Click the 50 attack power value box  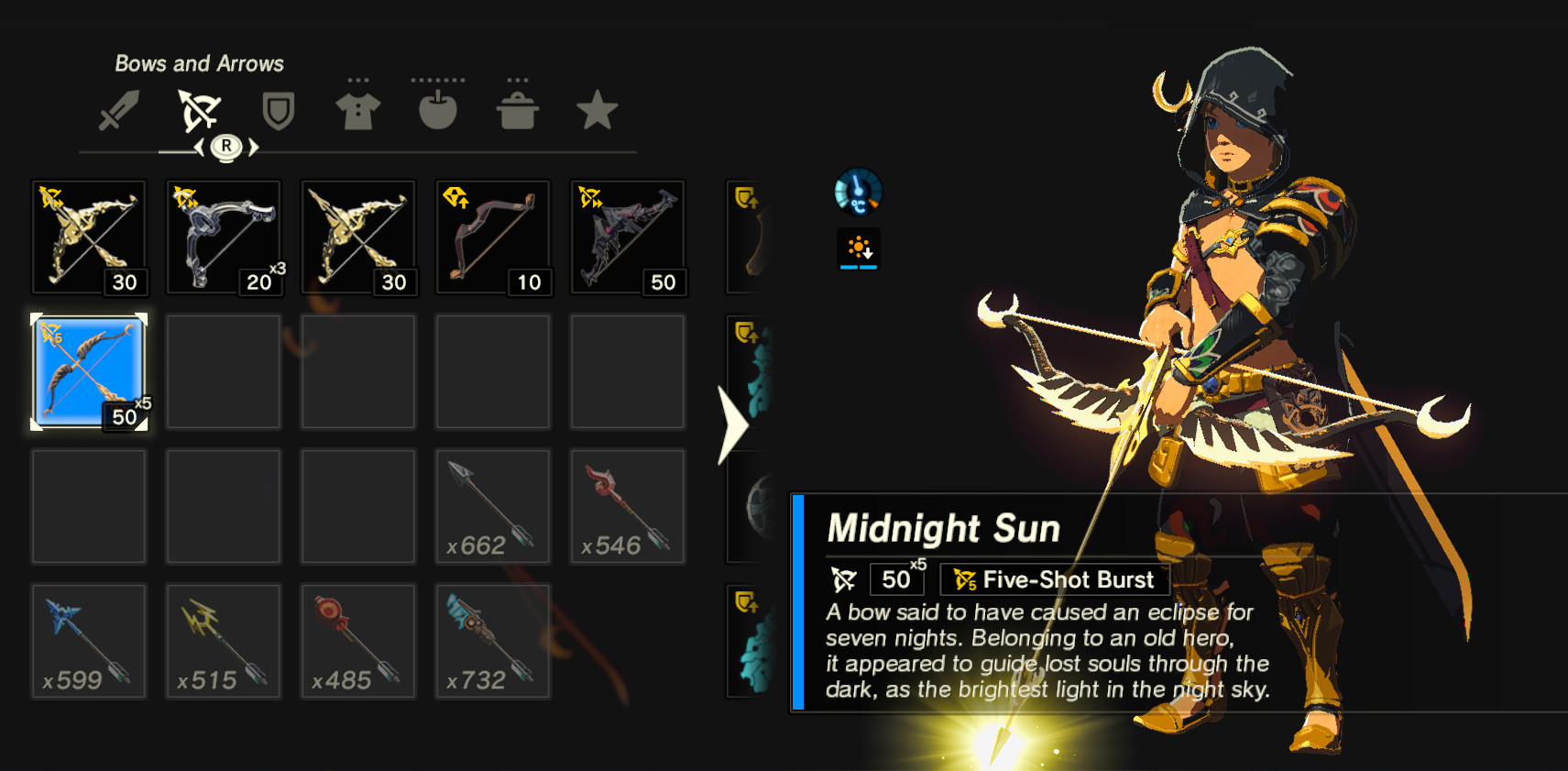pyautogui.click(x=895, y=579)
